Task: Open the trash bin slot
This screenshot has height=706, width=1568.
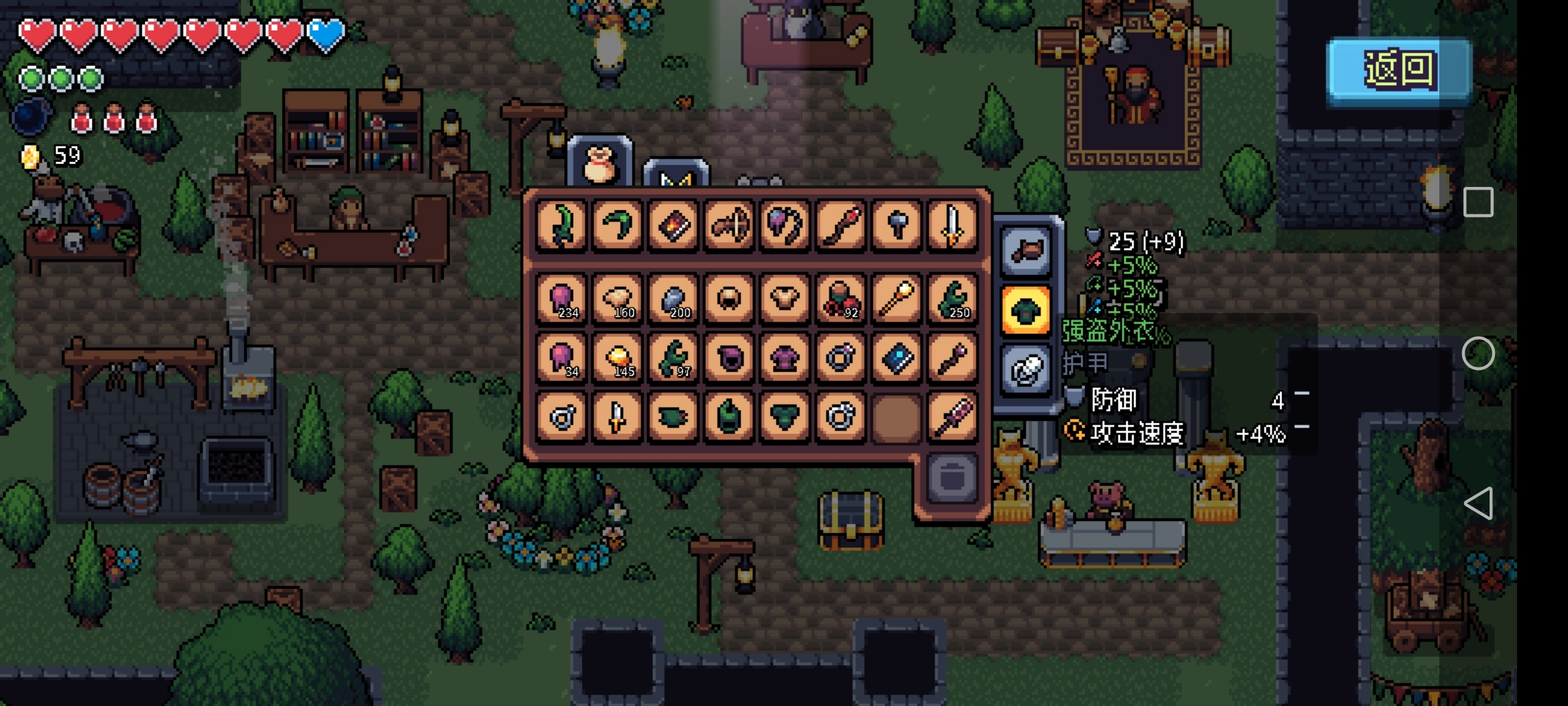Action: click(951, 478)
